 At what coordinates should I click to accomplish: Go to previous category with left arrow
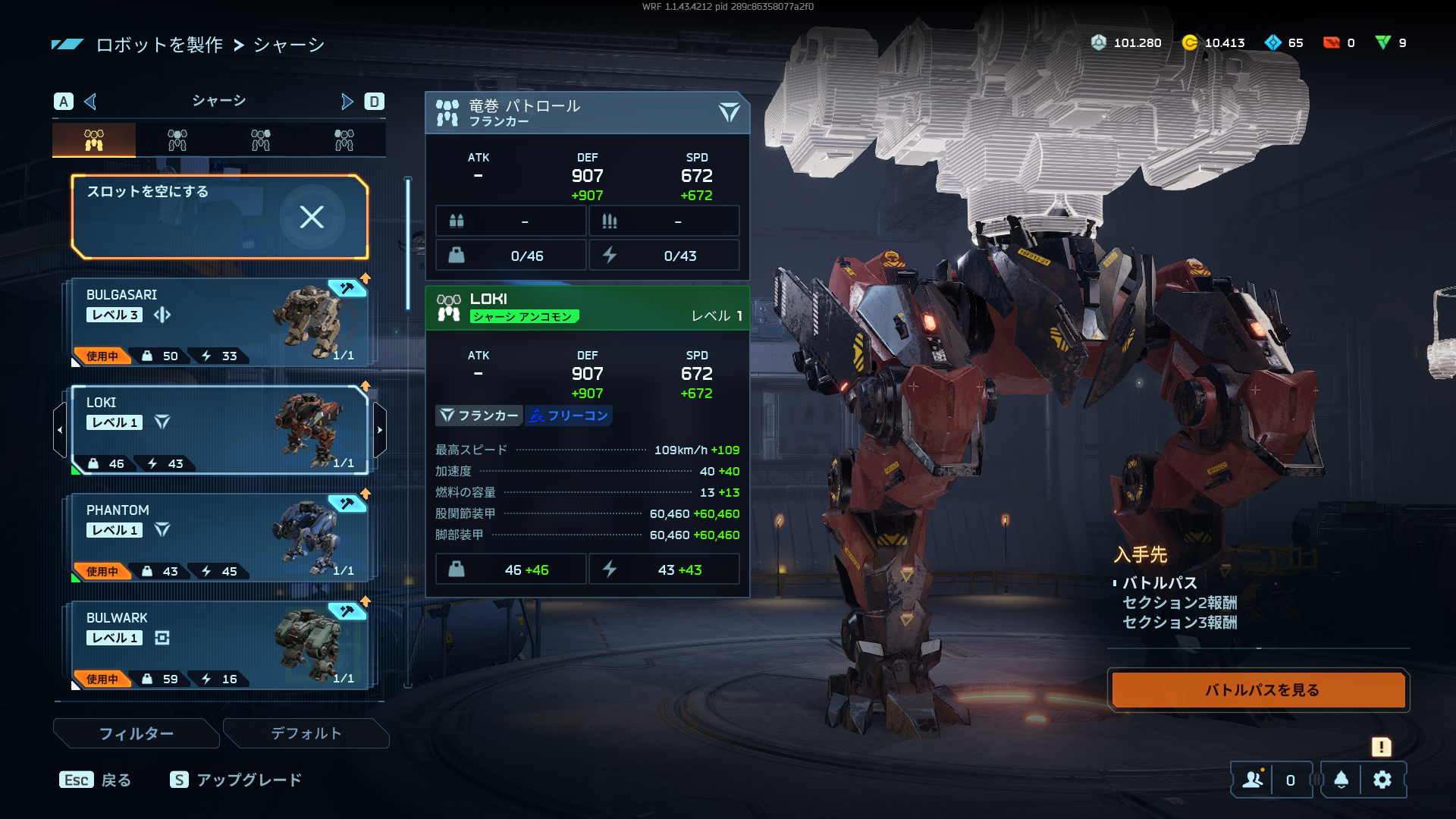click(90, 102)
